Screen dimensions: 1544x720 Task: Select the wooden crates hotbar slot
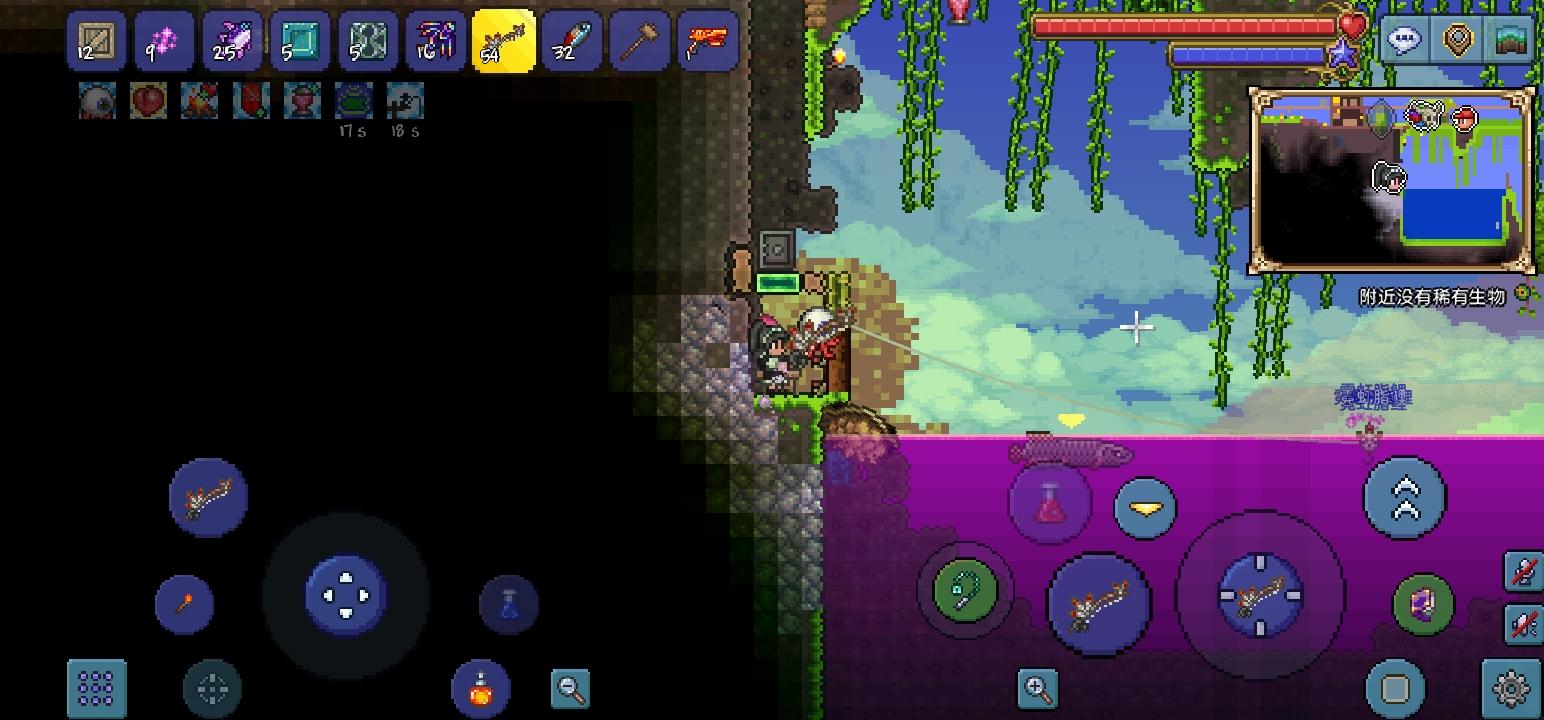pyautogui.click(x=94, y=40)
